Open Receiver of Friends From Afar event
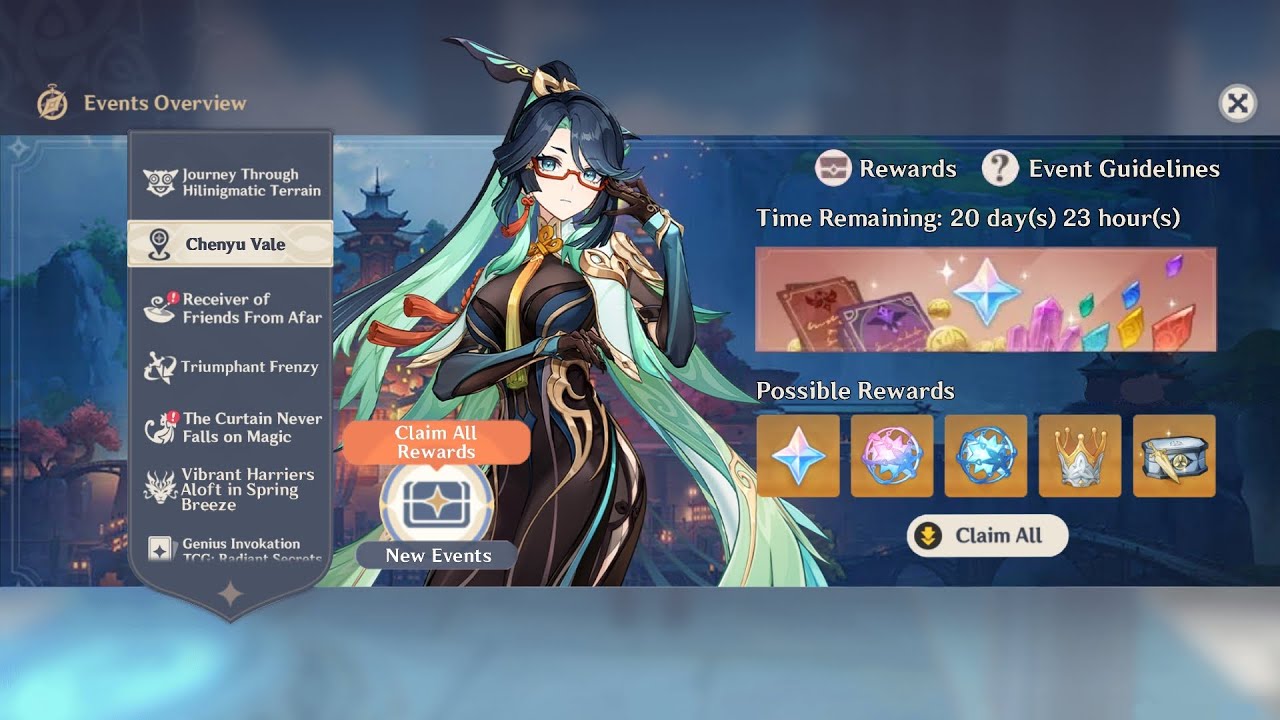The height and width of the screenshot is (720, 1280). point(231,308)
